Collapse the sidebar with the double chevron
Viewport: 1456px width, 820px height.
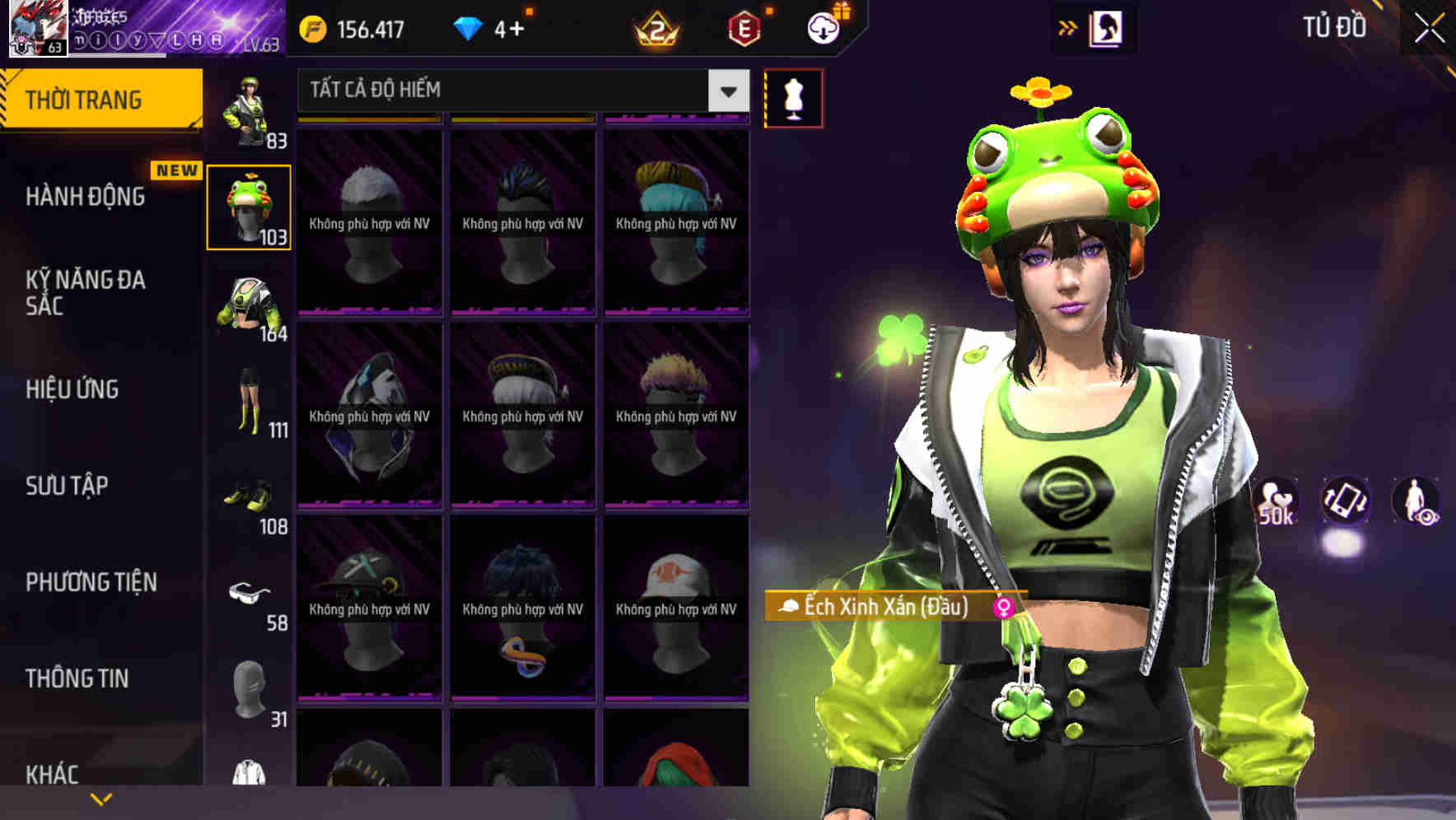tap(1068, 26)
